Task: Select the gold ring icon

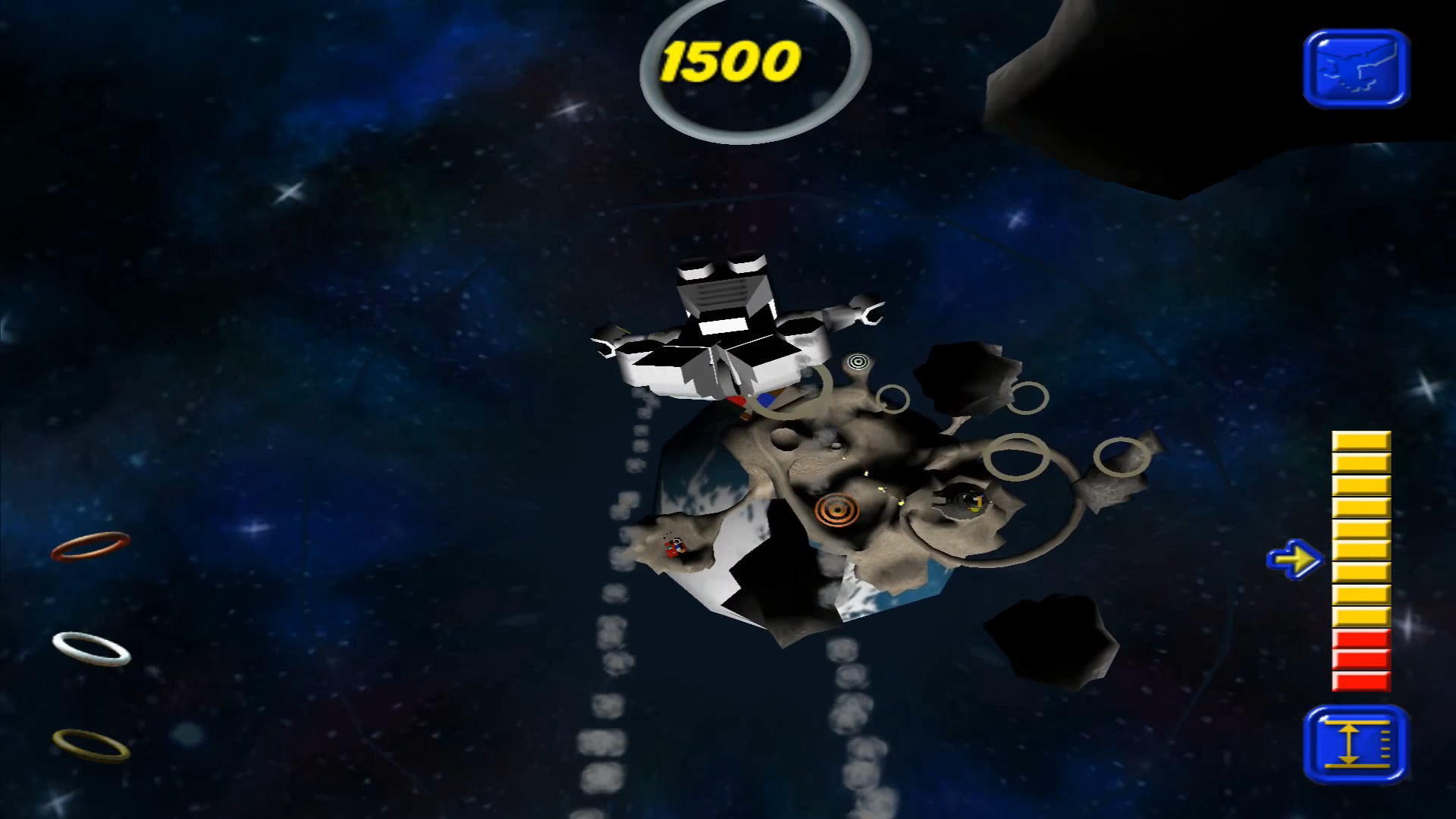Action: (x=91, y=744)
